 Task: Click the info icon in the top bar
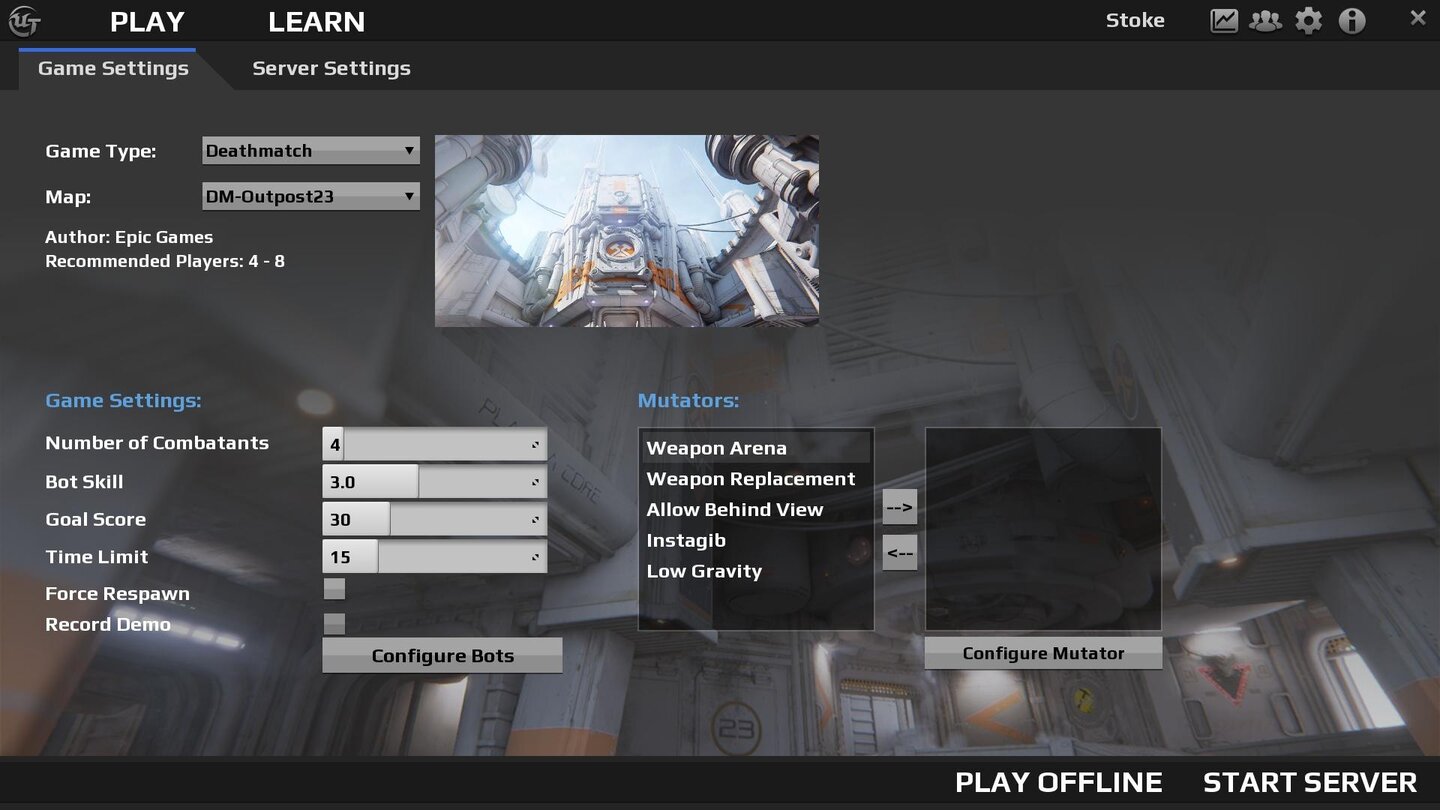tap(1352, 19)
